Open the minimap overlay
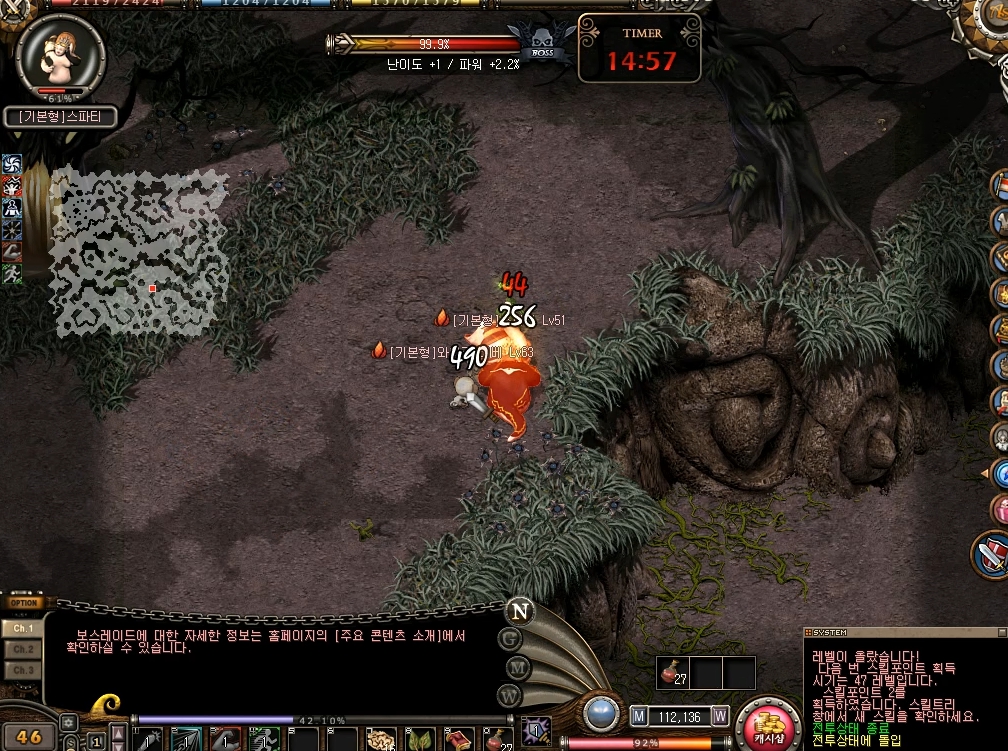Image resolution: width=1008 pixels, height=751 pixels. point(139,252)
